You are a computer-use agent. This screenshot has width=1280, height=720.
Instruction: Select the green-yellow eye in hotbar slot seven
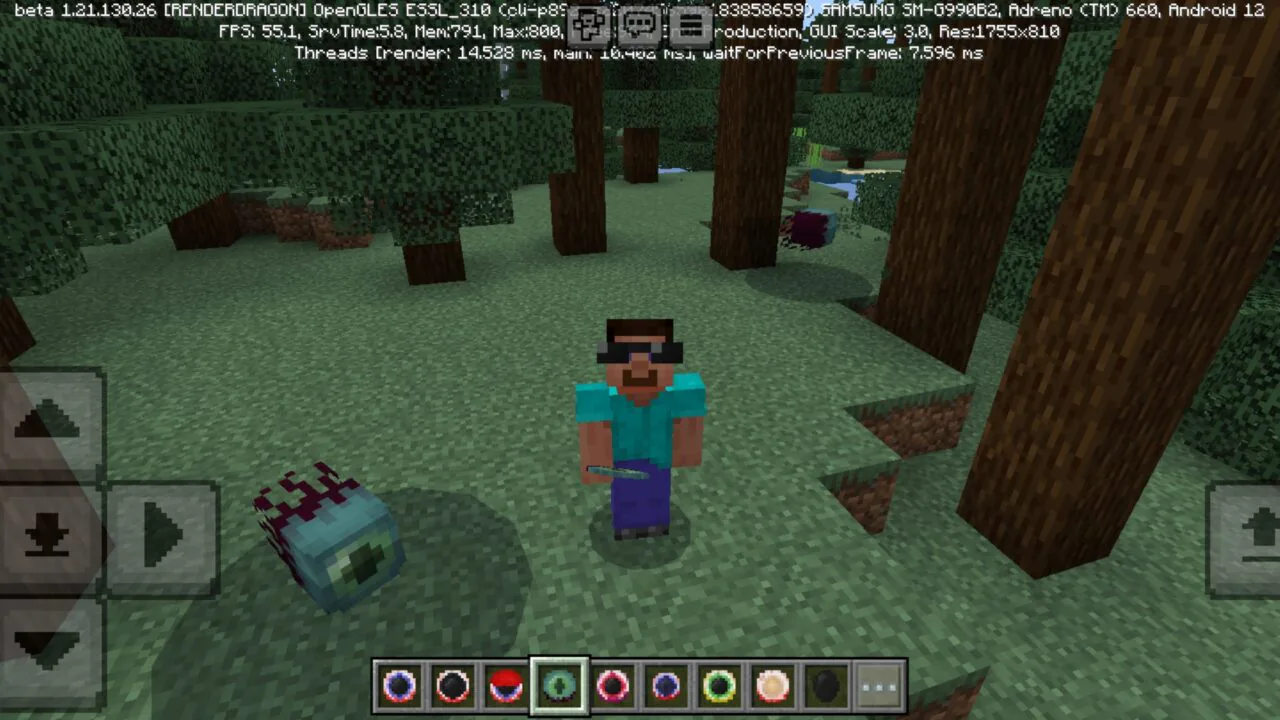click(x=719, y=684)
